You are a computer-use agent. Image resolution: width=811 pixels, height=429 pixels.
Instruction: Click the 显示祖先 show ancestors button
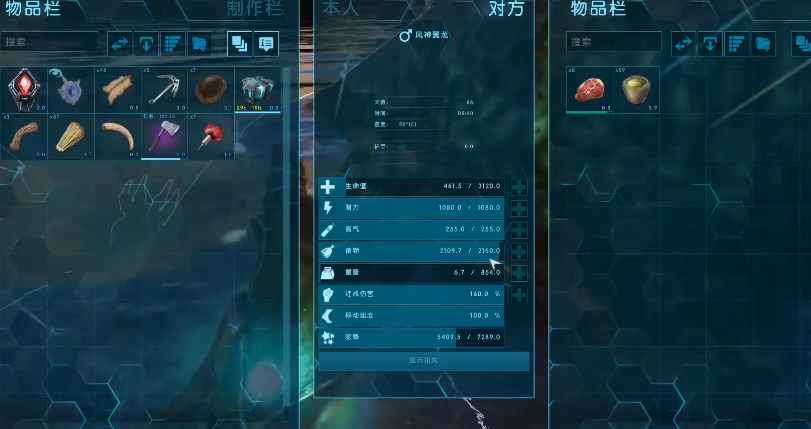423,361
